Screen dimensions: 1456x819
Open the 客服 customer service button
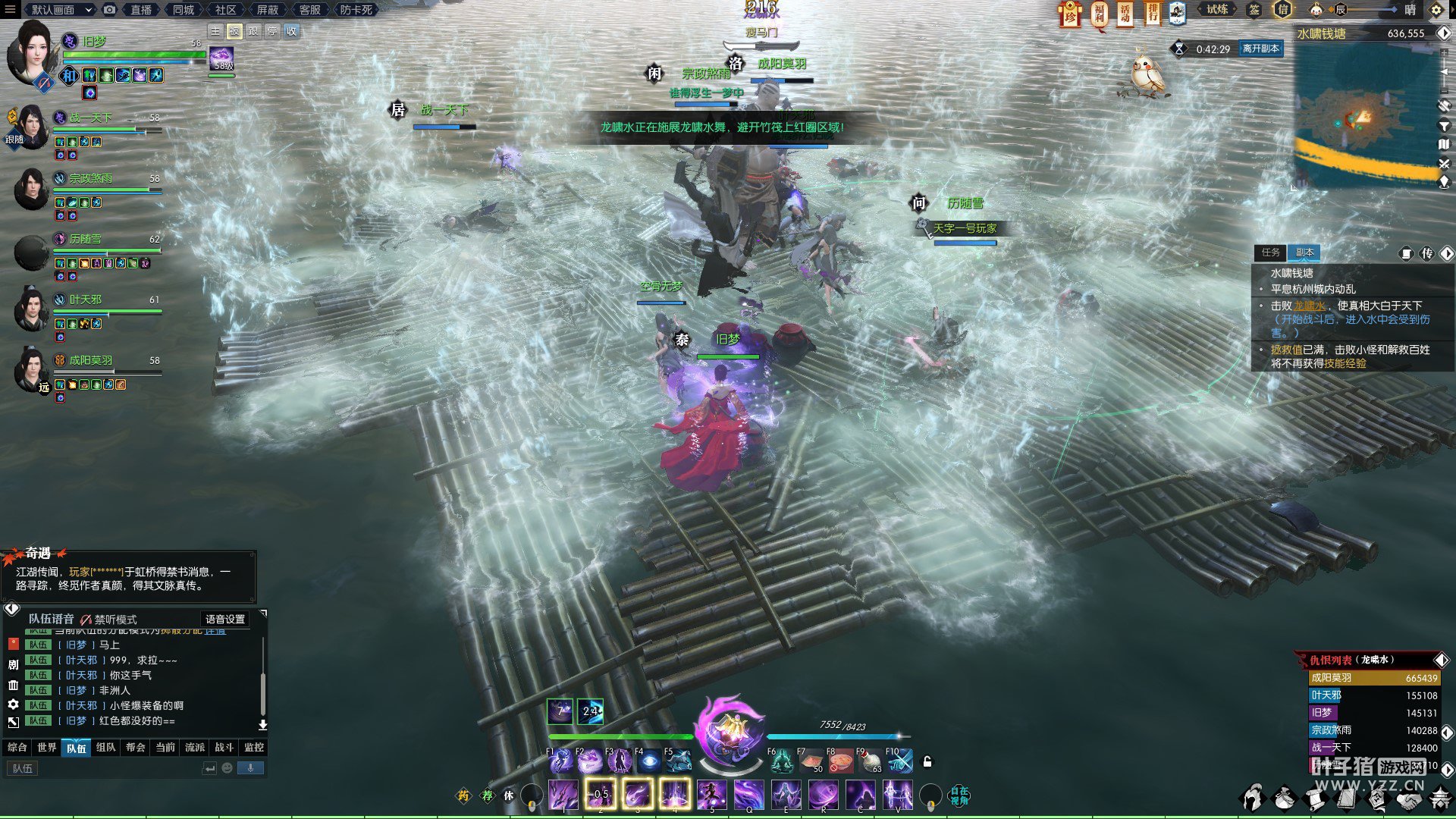(309, 10)
